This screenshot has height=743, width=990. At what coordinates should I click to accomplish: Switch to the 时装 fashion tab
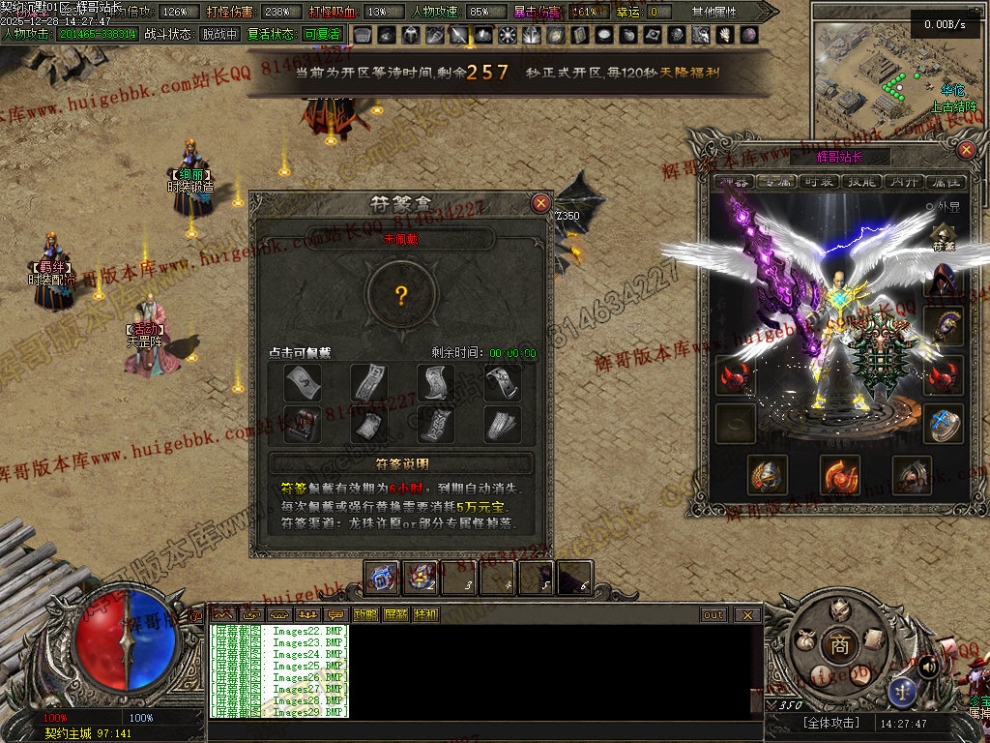pos(820,182)
